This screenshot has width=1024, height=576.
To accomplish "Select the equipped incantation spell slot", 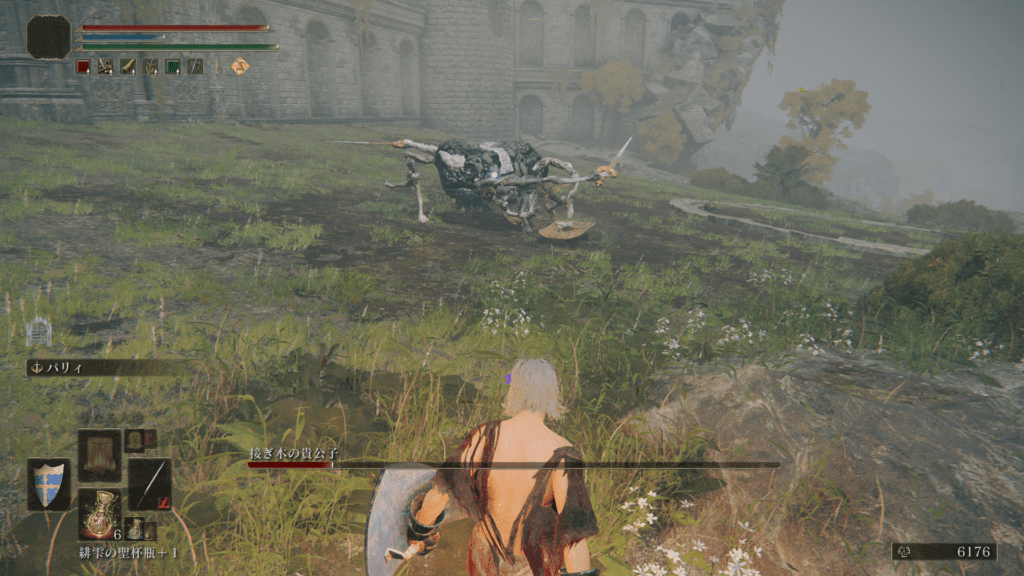I will (99, 455).
